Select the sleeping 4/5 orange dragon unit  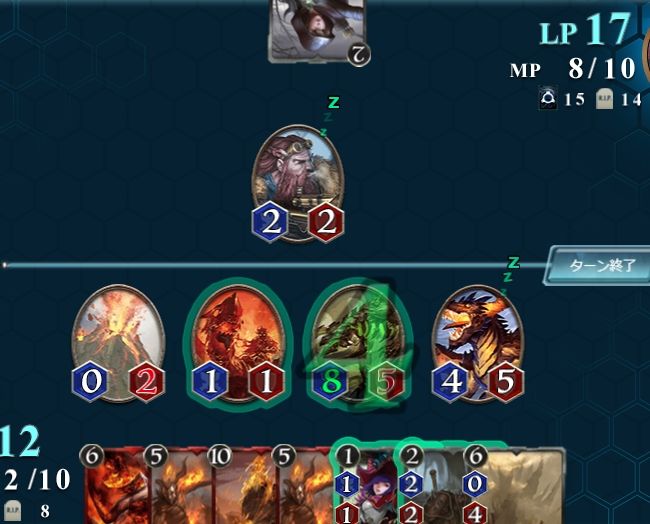pos(476,338)
